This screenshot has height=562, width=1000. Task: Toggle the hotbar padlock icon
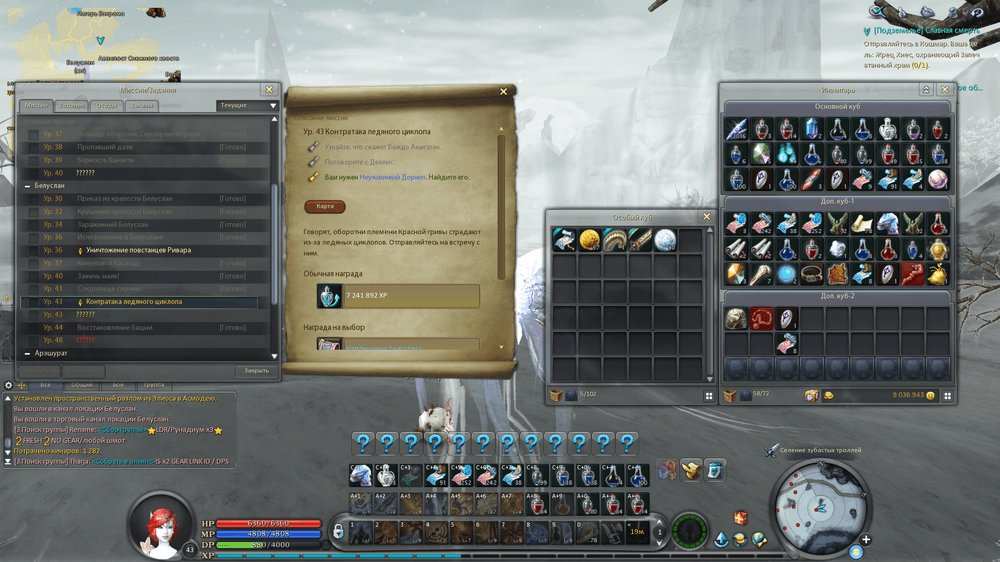pyautogui.click(x=339, y=530)
